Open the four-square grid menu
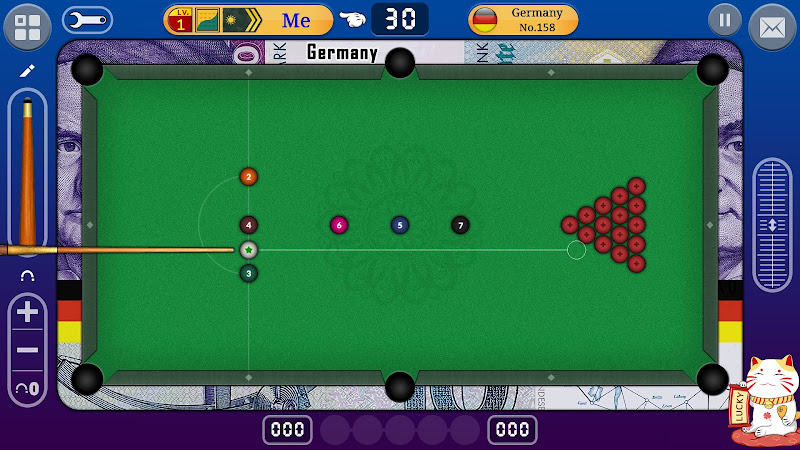This screenshot has height=450, width=800. (28, 26)
